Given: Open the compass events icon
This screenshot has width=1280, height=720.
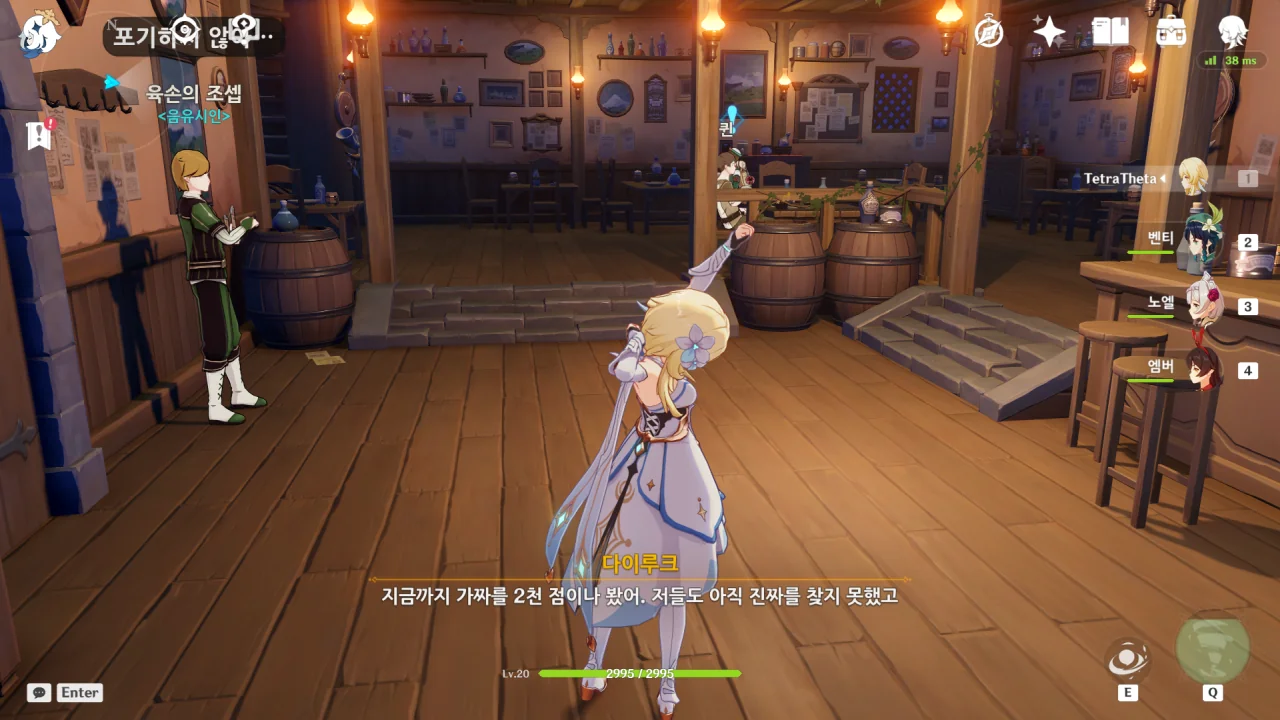Looking at the screenshot, I should click(x=989, y=33).
